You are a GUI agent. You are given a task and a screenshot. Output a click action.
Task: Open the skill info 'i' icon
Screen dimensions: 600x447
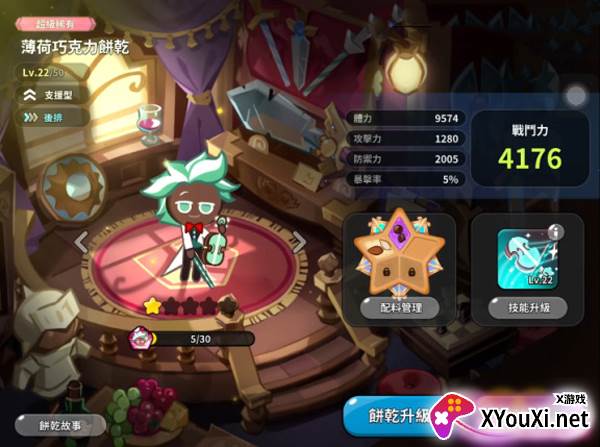pyautogui.click(x=557, y=233)
